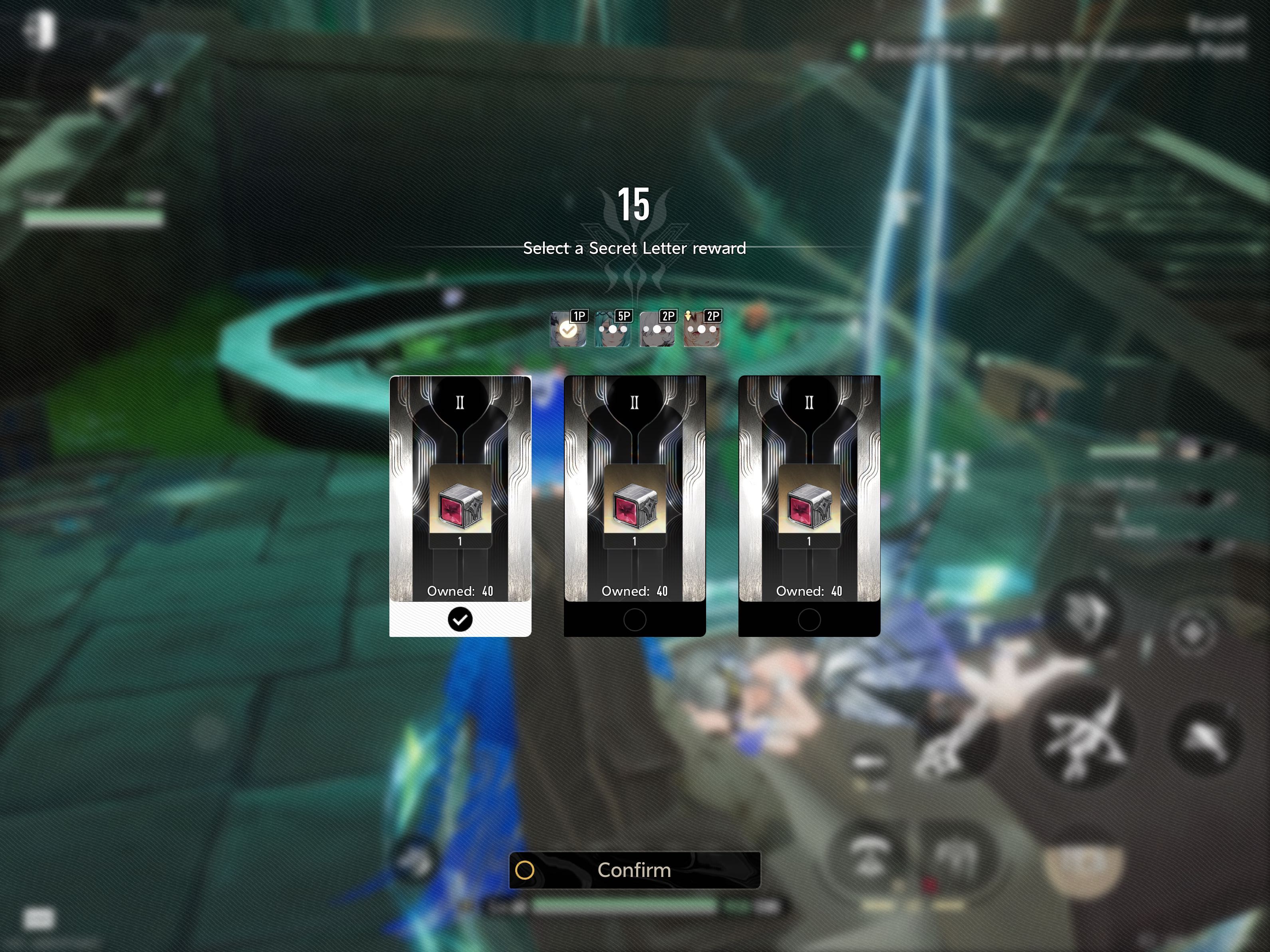
Task: Pick the rightmost Secret Letter reward card
Action: pos(809,505)
